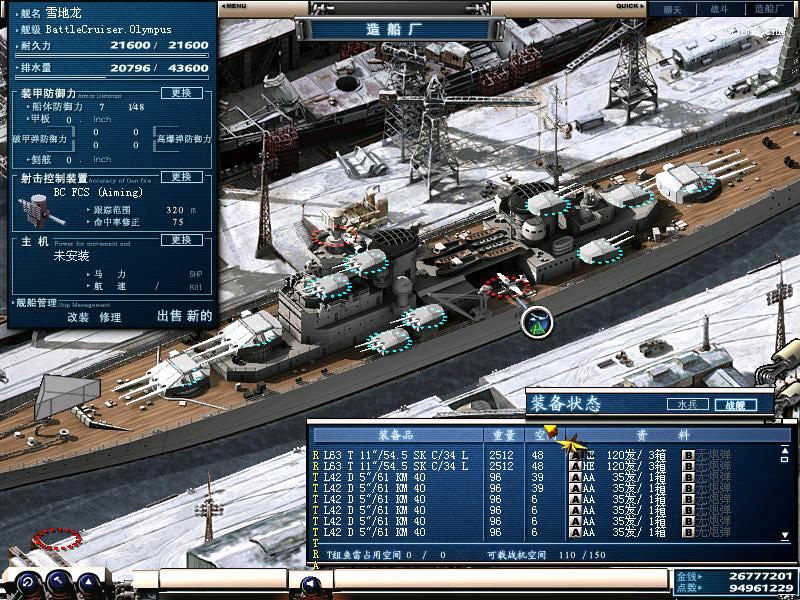The width and height of the screenshot is (800, 600).
Task: Select 修理 to repair the ship
Action: [x=110, y=317]
